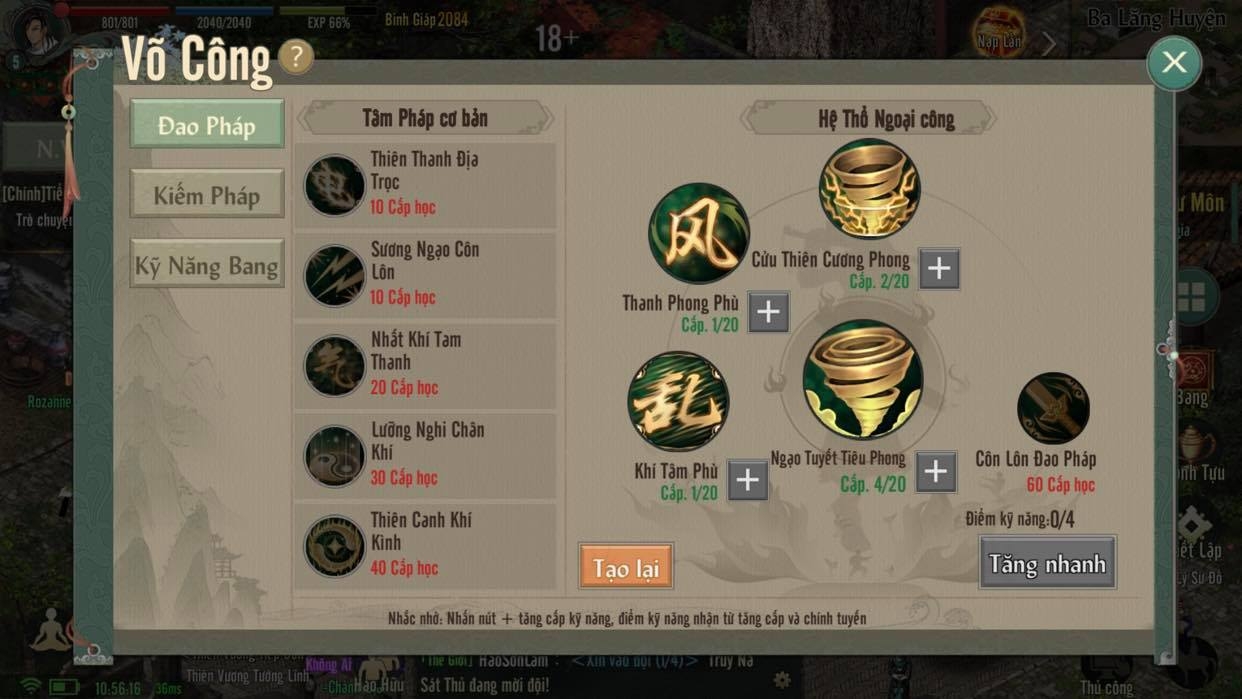Open the Kiếm Pháp tab
The width and height of the screenshot is (1242, 699).
tap(207, 196)
